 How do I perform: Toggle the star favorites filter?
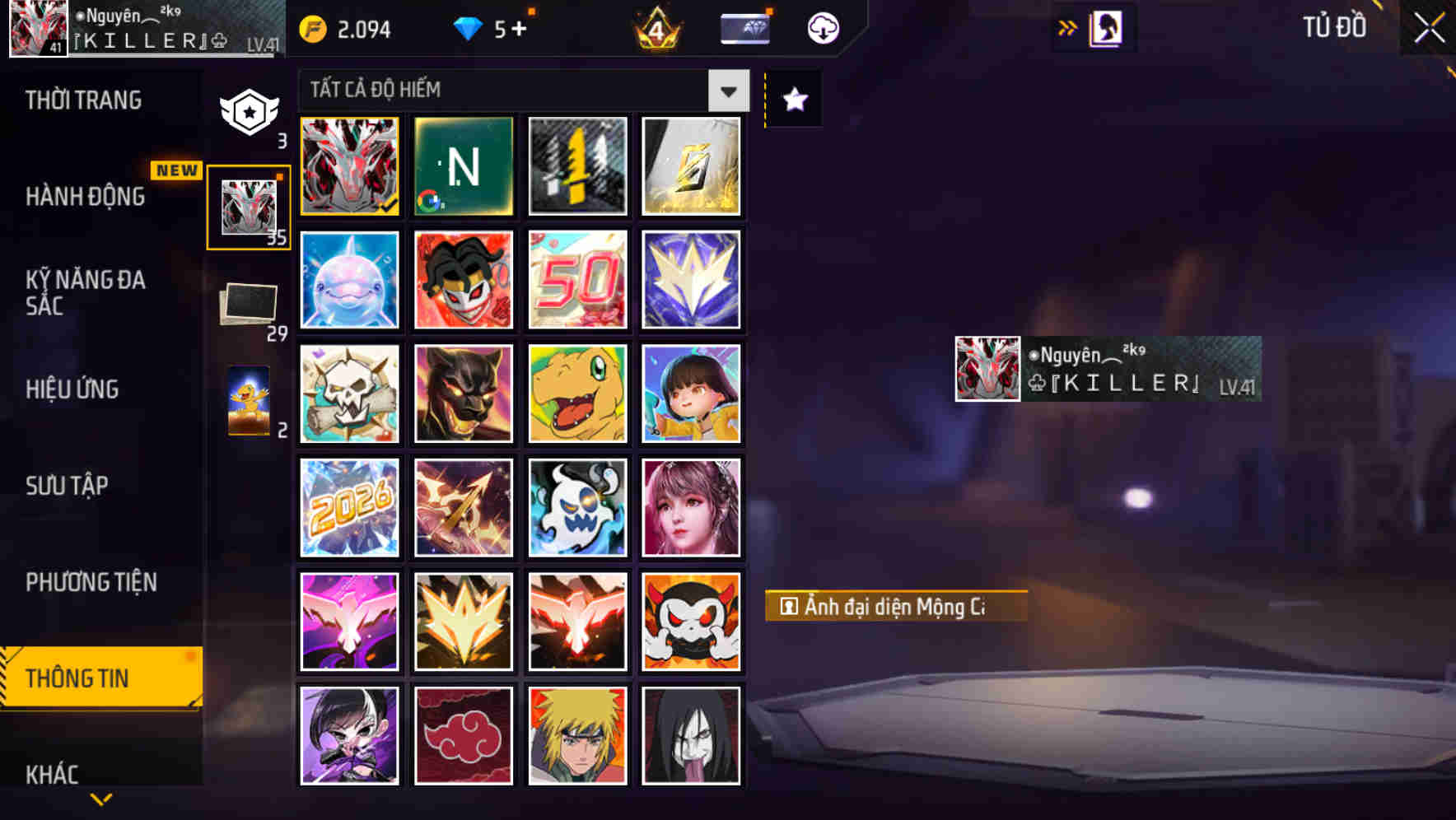point(793,100)
